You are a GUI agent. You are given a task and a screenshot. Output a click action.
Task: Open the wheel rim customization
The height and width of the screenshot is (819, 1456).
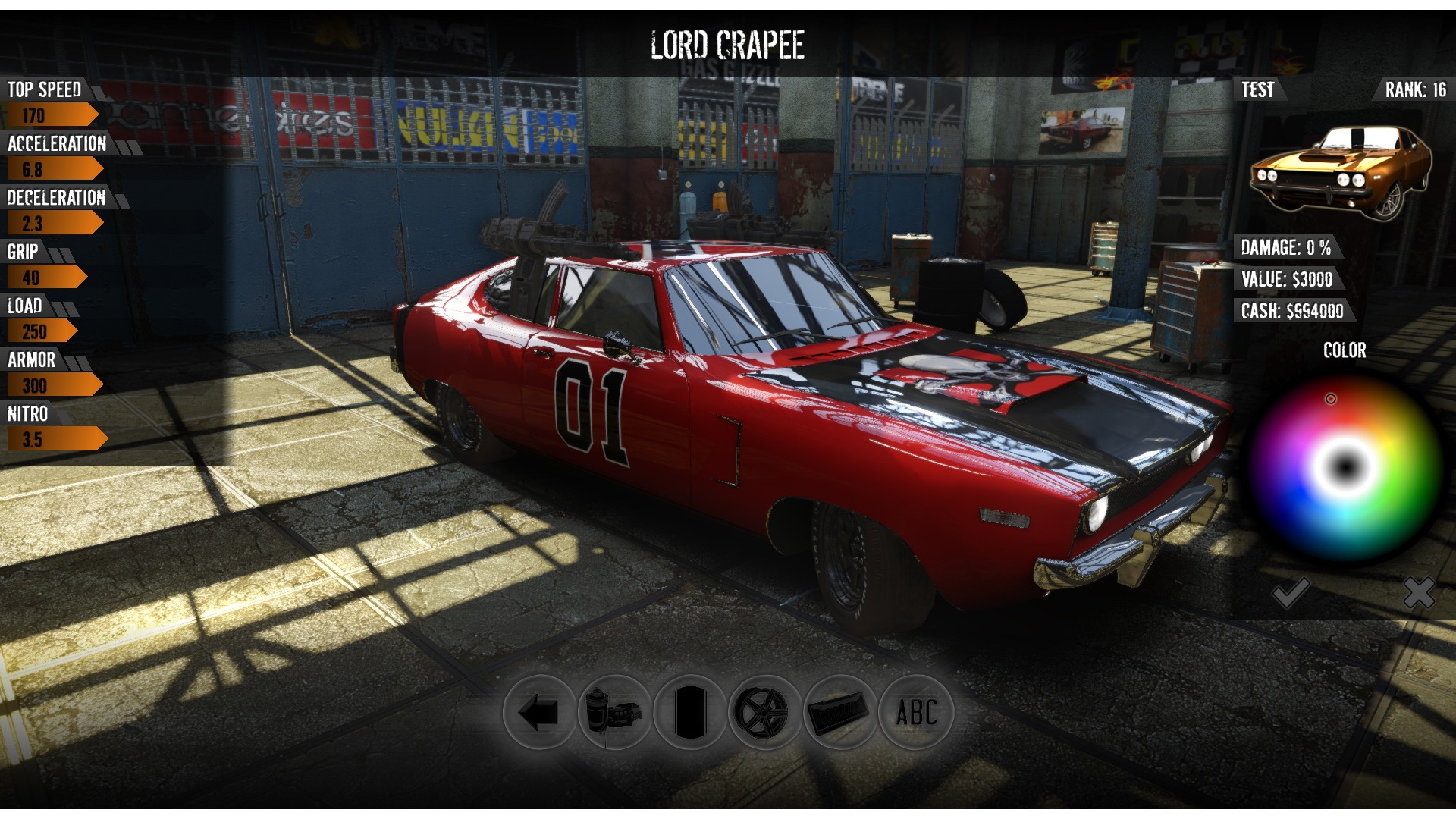pyautogui.click(x=764, y=713)
